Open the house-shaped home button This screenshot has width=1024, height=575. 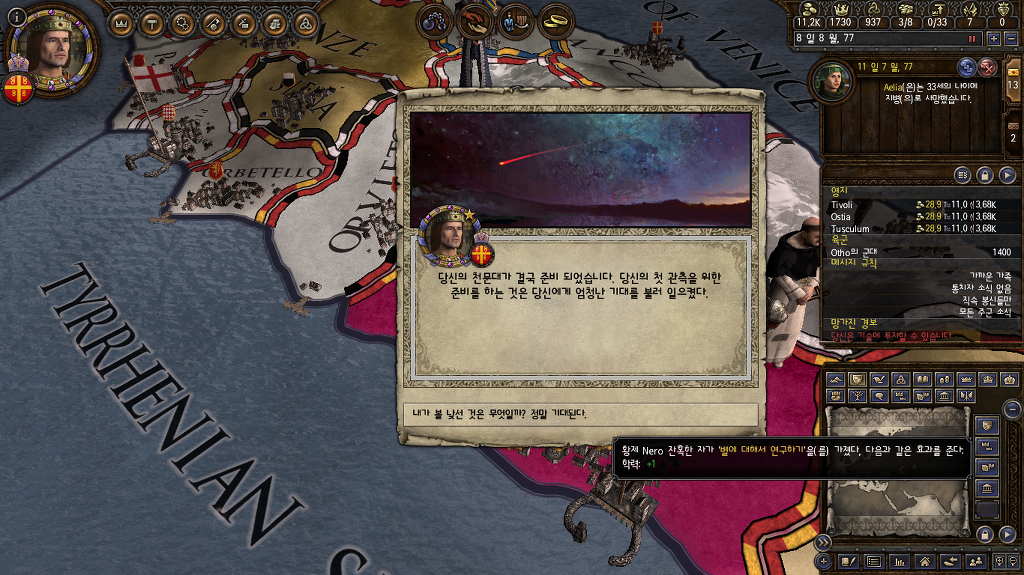click(x=925, y=562)
